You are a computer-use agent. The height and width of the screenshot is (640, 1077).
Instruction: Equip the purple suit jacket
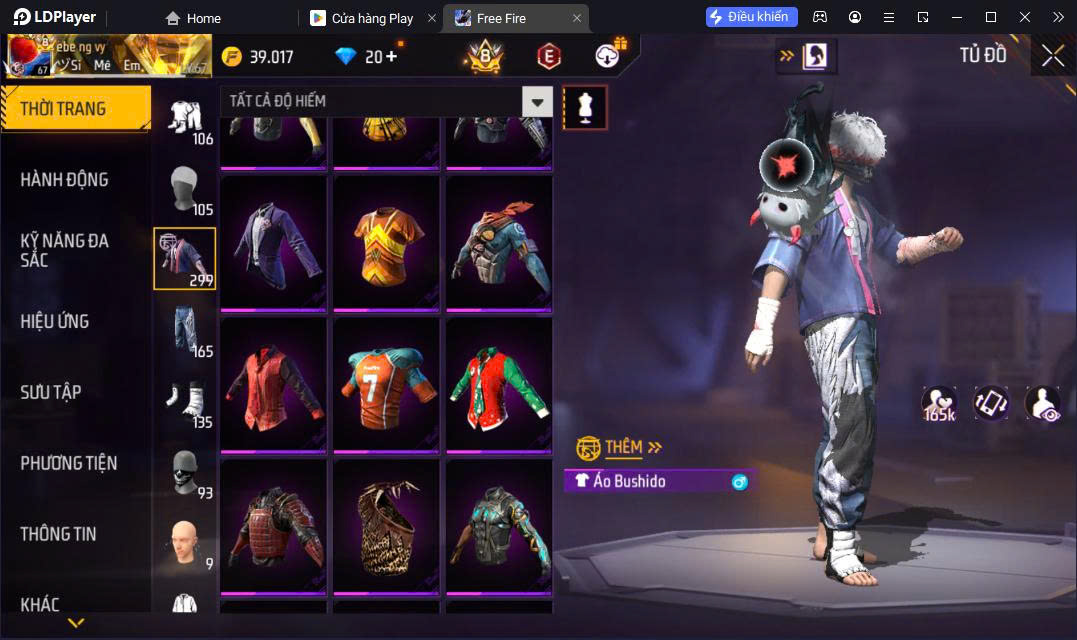273,244
